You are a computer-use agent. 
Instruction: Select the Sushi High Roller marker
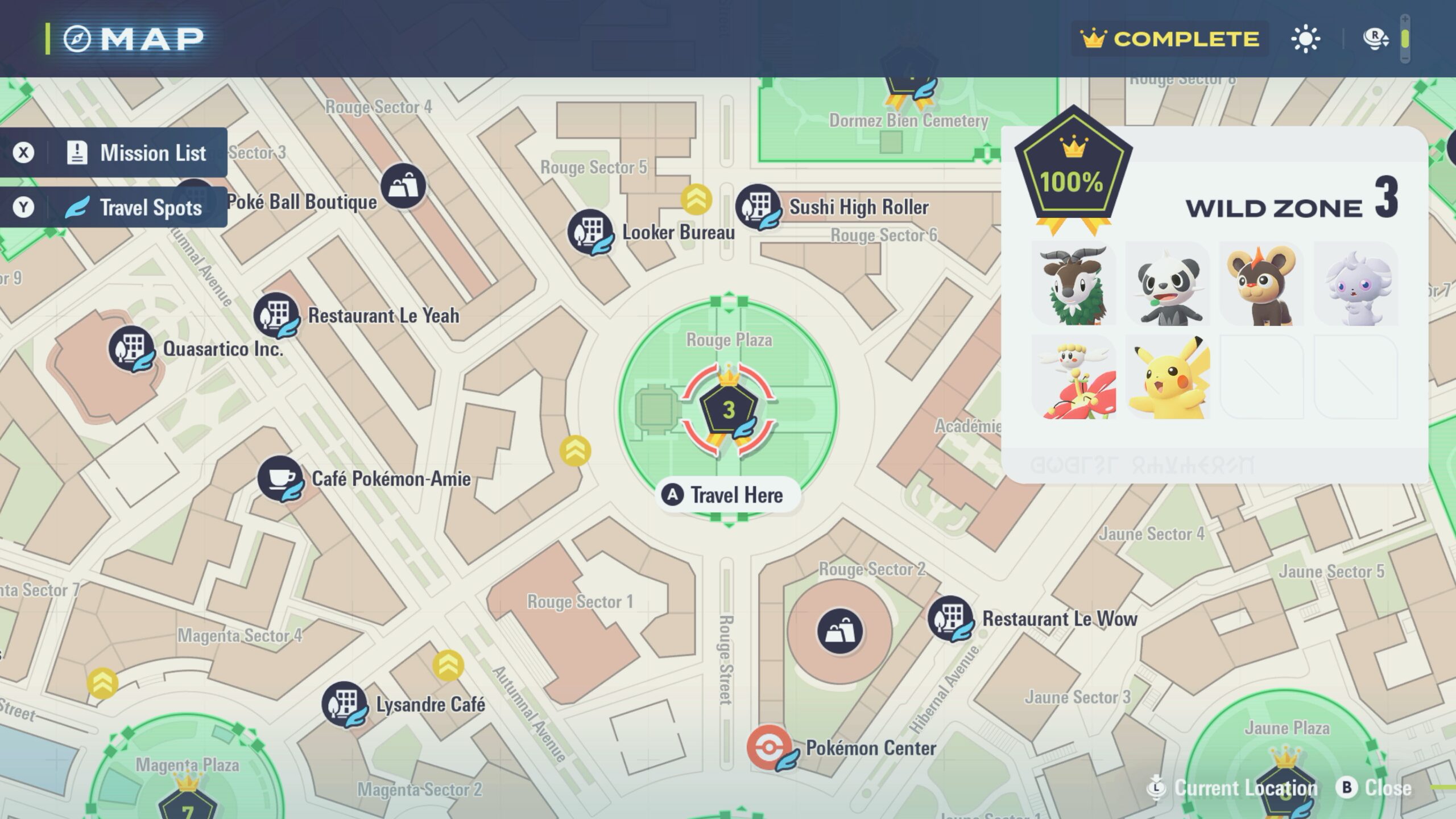759,207
